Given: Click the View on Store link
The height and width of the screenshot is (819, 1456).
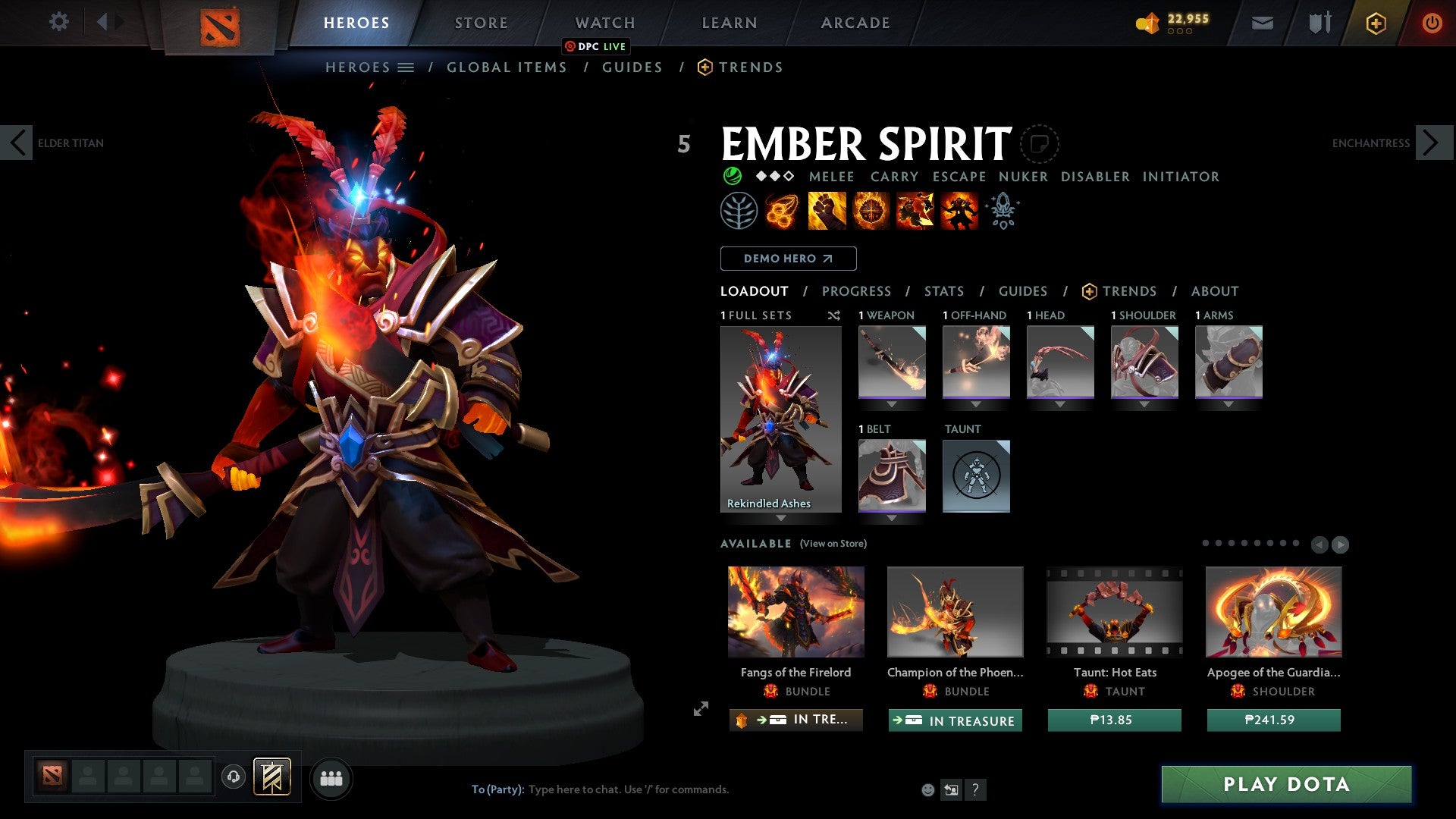Looking at the screenshot, I should point(833,544).
